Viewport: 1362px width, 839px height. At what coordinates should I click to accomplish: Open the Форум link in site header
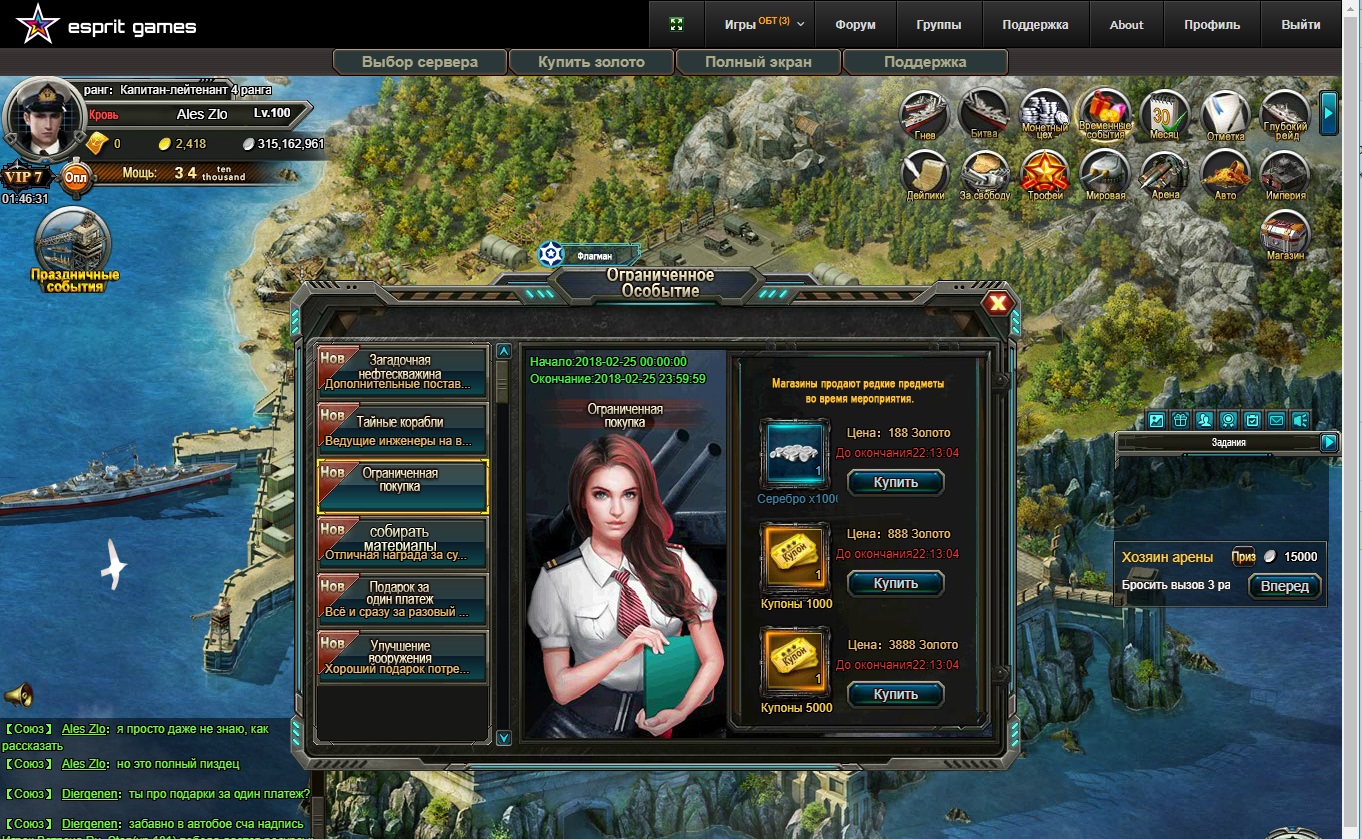pos(855,25)
